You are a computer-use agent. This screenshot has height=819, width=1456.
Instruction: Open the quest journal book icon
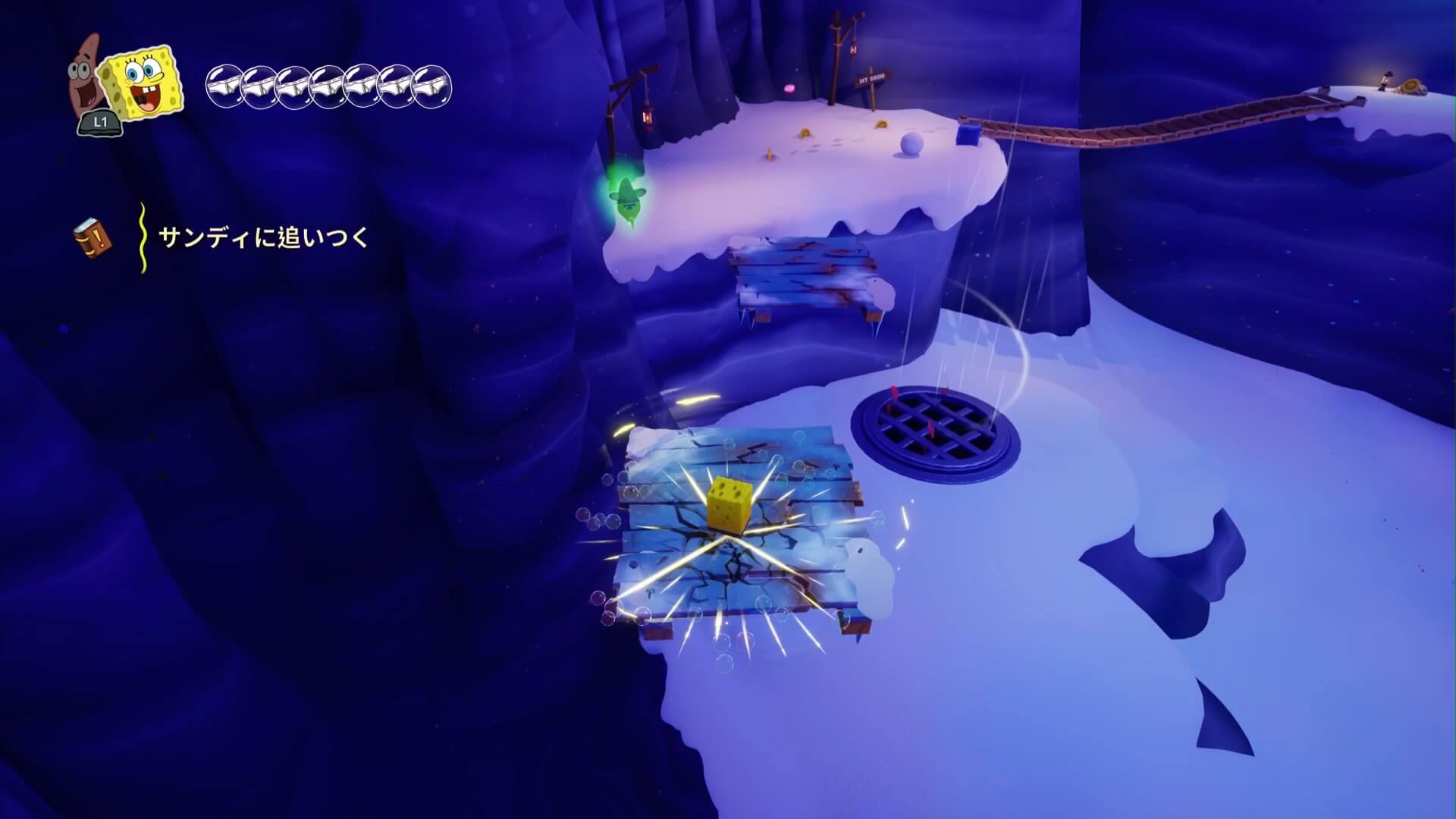pos(93,238)
